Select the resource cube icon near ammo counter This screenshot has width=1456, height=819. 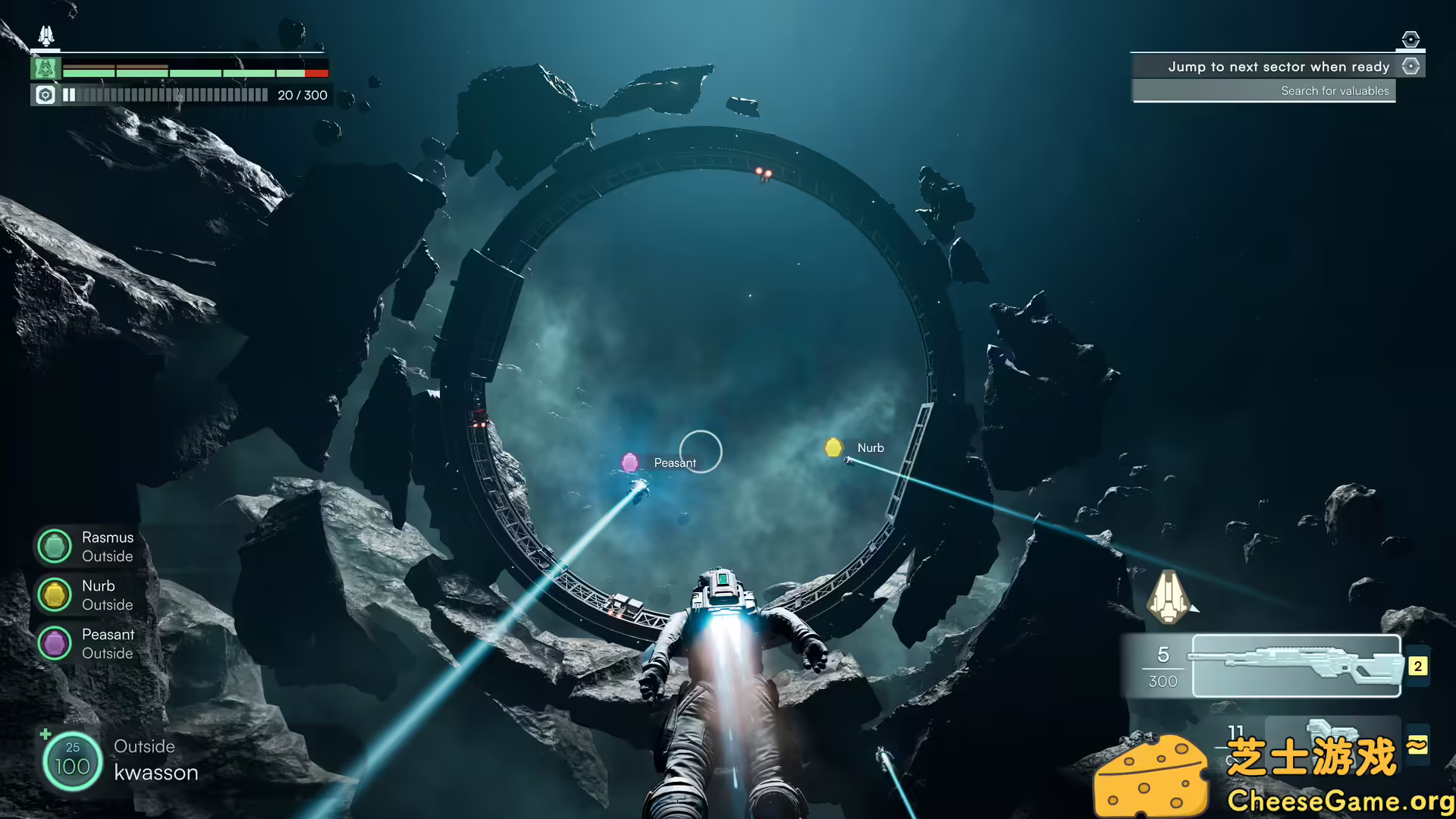(45, 95)
